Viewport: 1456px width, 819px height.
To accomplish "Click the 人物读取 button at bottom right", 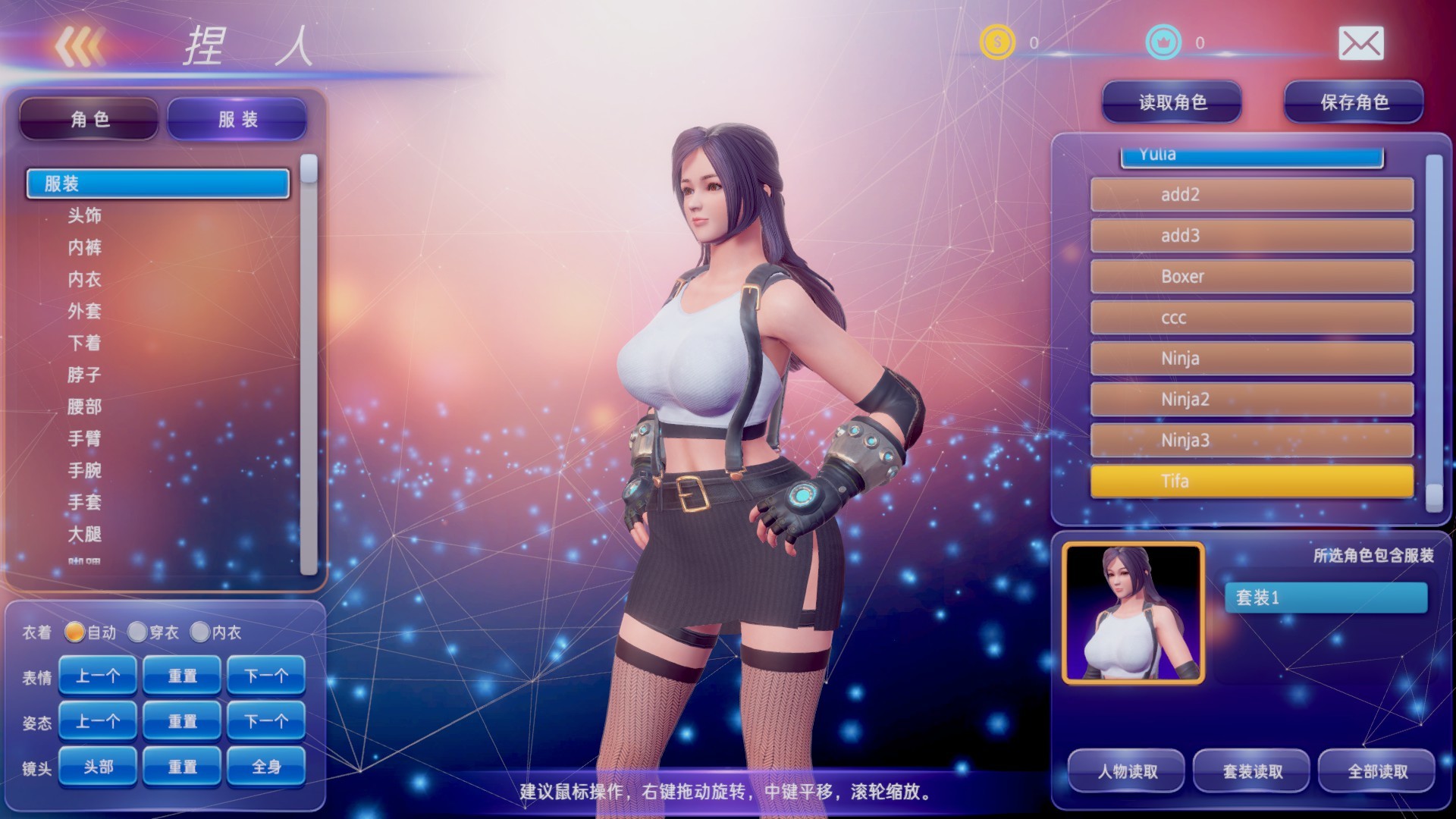I will click(x=1125, y=771).
